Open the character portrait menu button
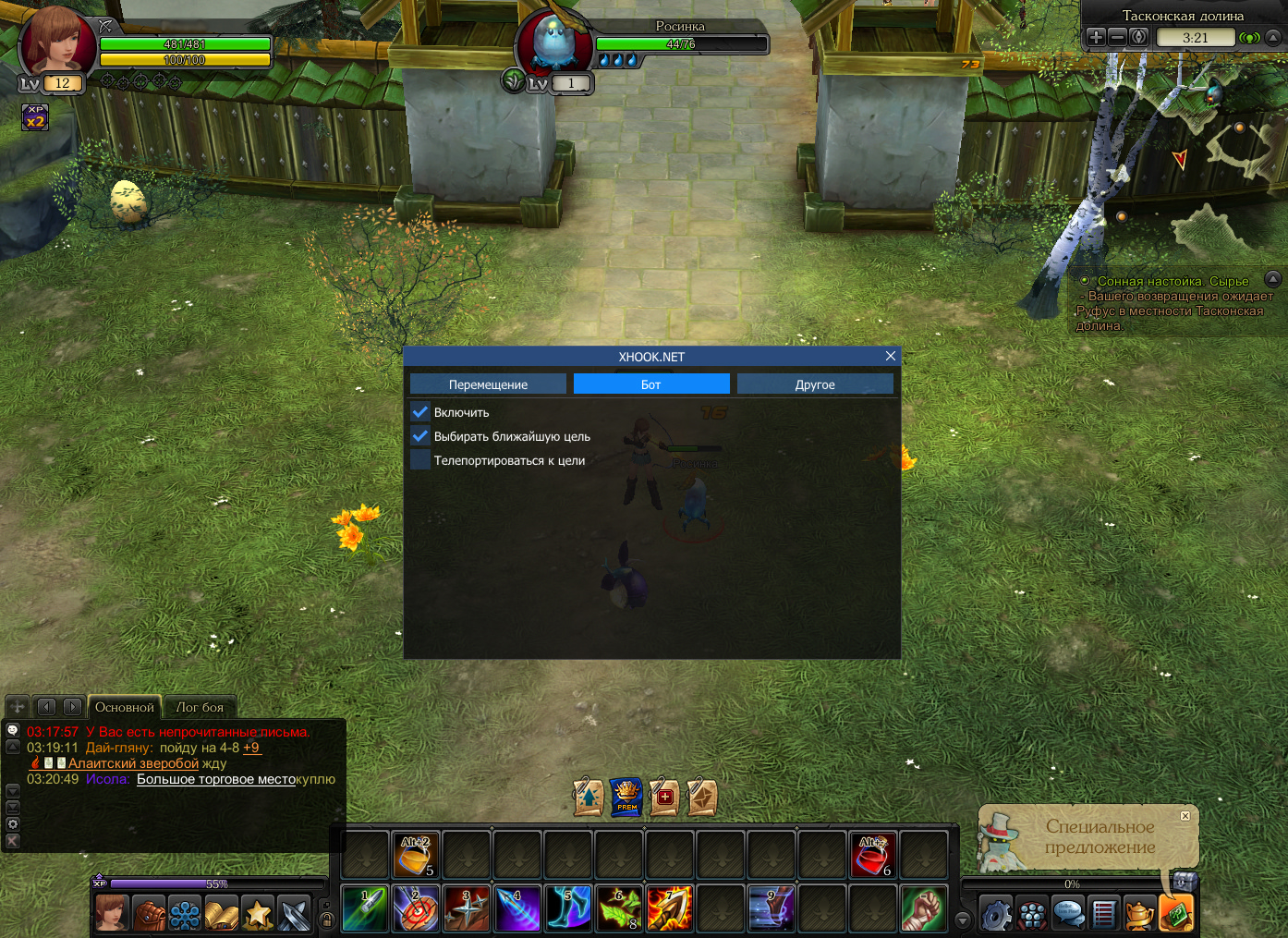Screen dimensions: 1288x938 pyautogui.click(x=113, y=914)
